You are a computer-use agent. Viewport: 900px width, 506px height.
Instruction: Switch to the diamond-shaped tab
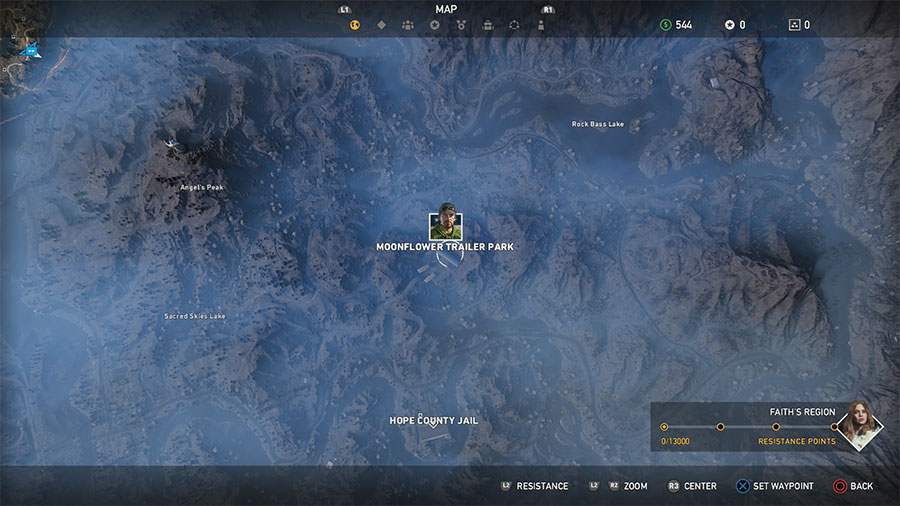pyautogui.click(x=381, y=25)
